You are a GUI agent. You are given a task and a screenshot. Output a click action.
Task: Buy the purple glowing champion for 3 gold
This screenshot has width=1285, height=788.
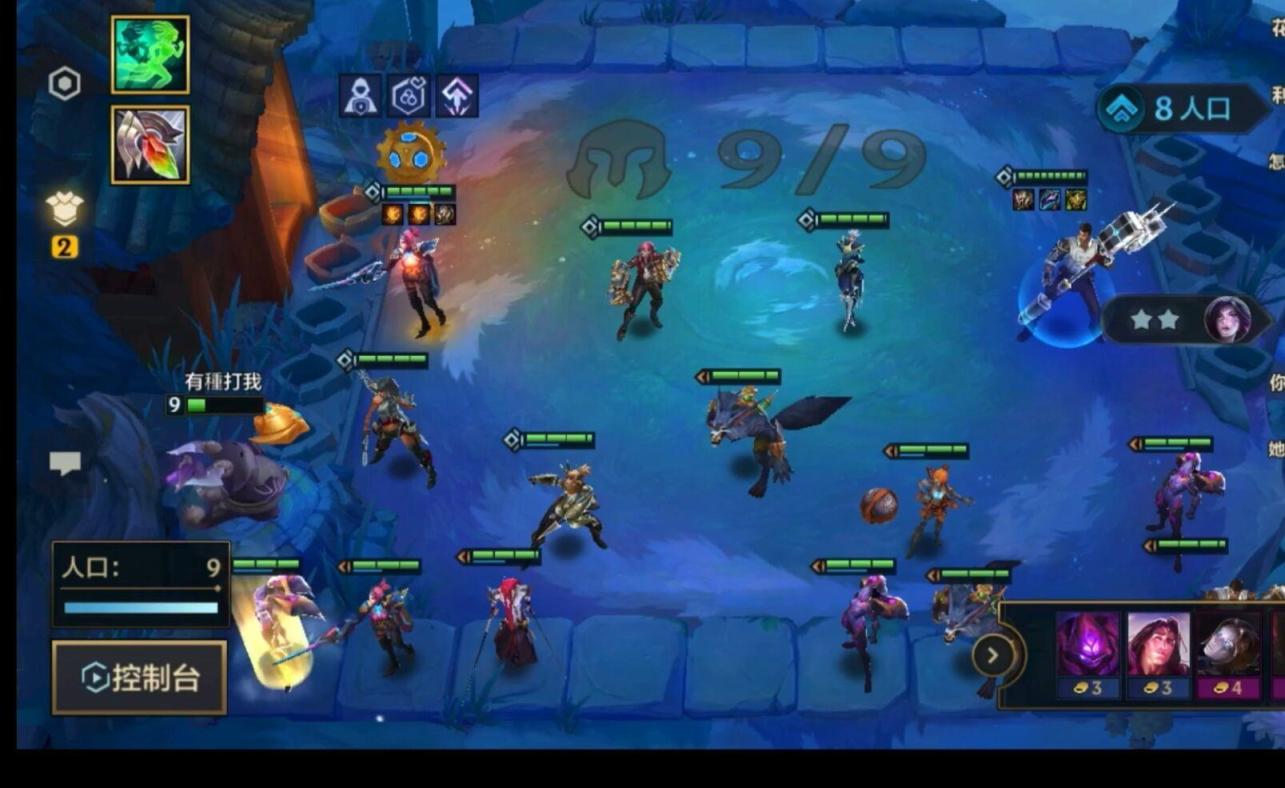tap(1088, 655)
